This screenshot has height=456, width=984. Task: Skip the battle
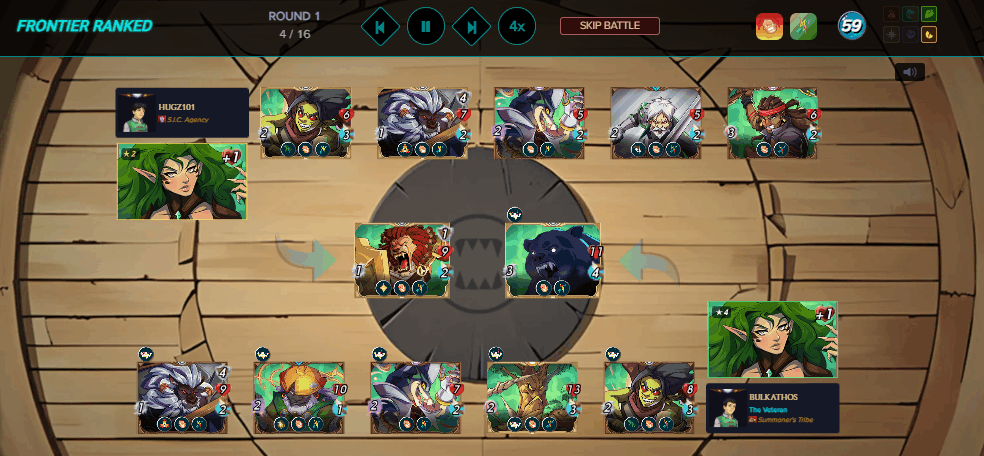coord(609,26)
